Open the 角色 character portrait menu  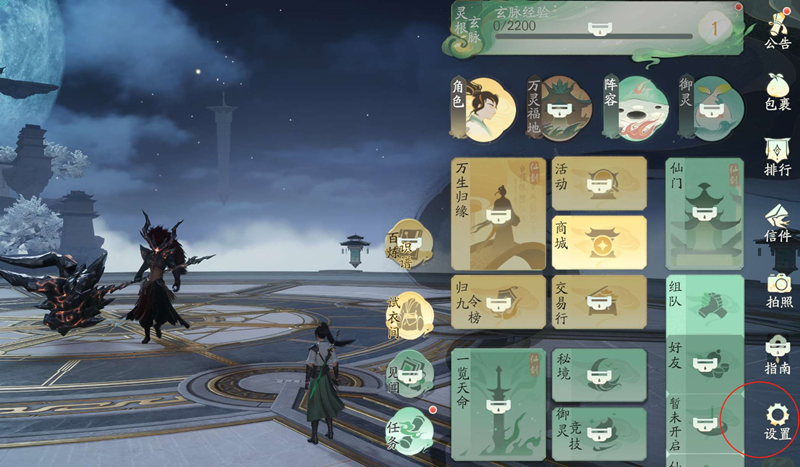483,107
